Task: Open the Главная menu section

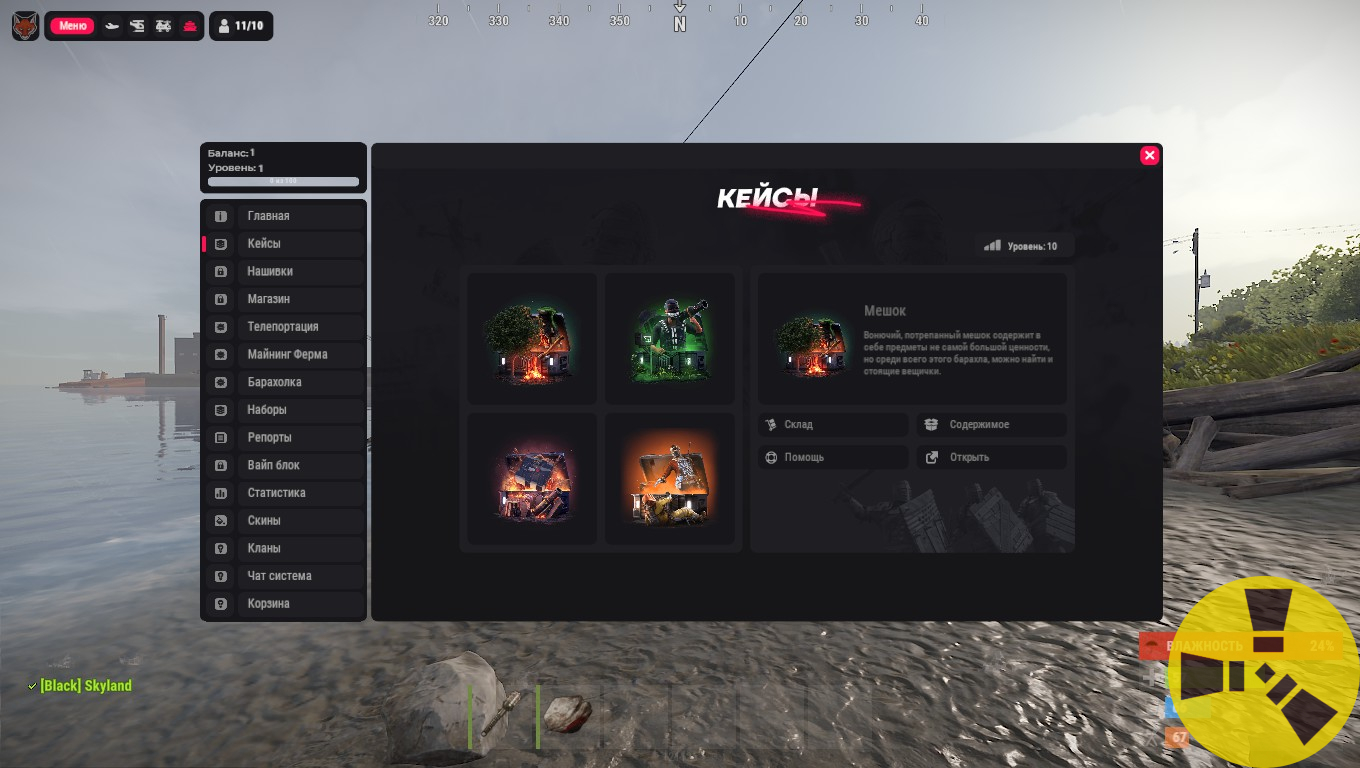Action: 284,216
